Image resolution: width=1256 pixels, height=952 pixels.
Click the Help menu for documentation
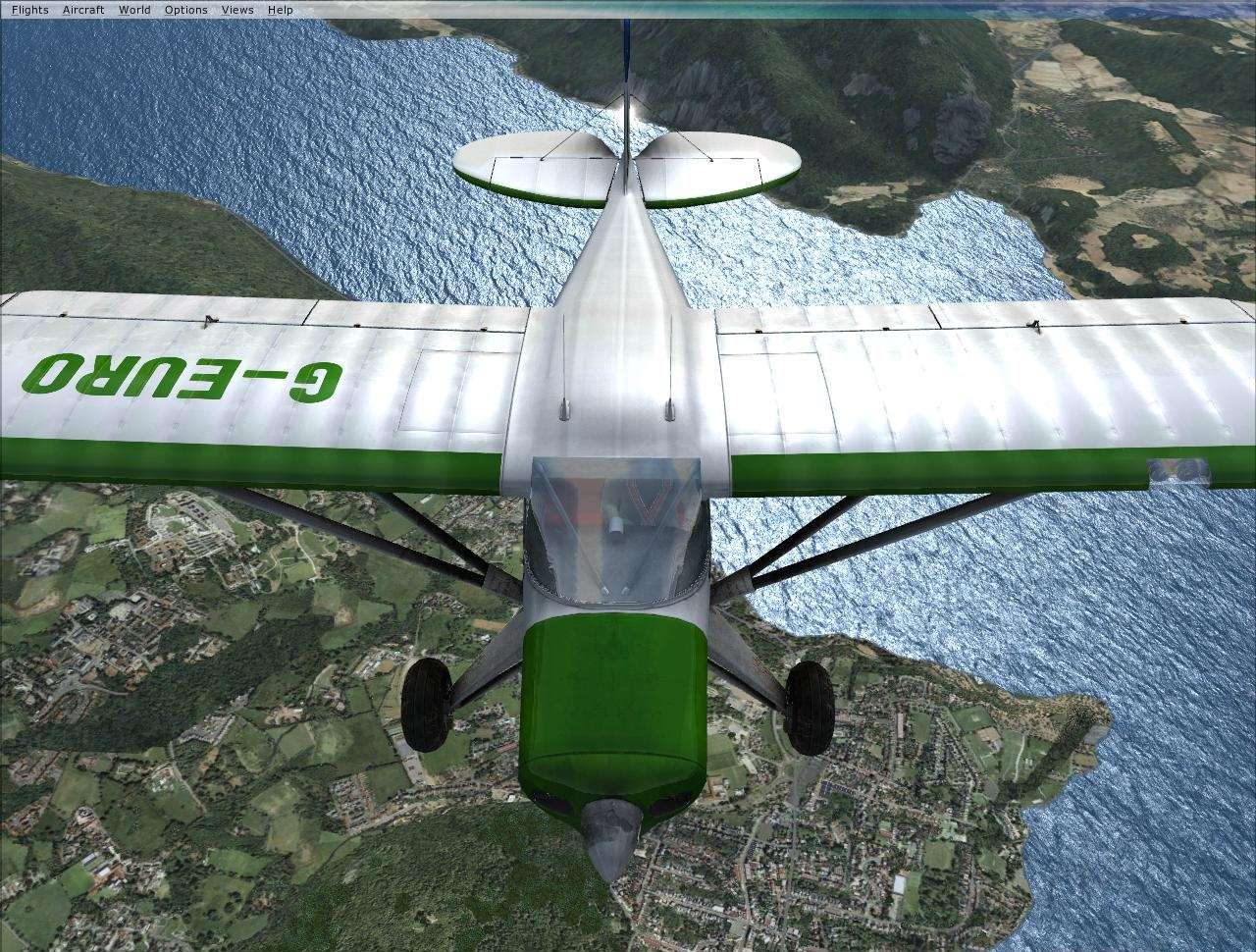coord(280,9)
